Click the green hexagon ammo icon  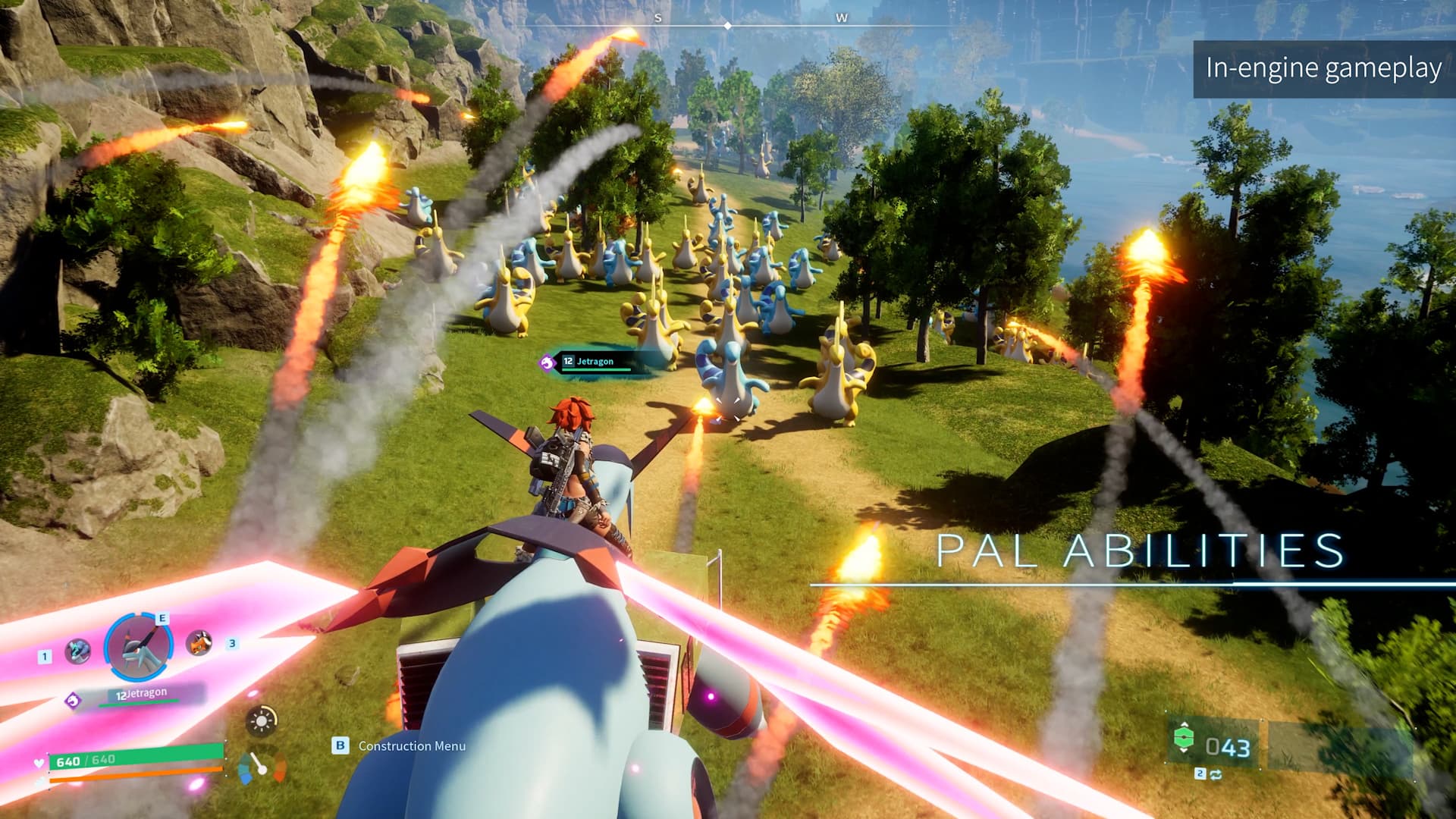[x=1184, y=738]
